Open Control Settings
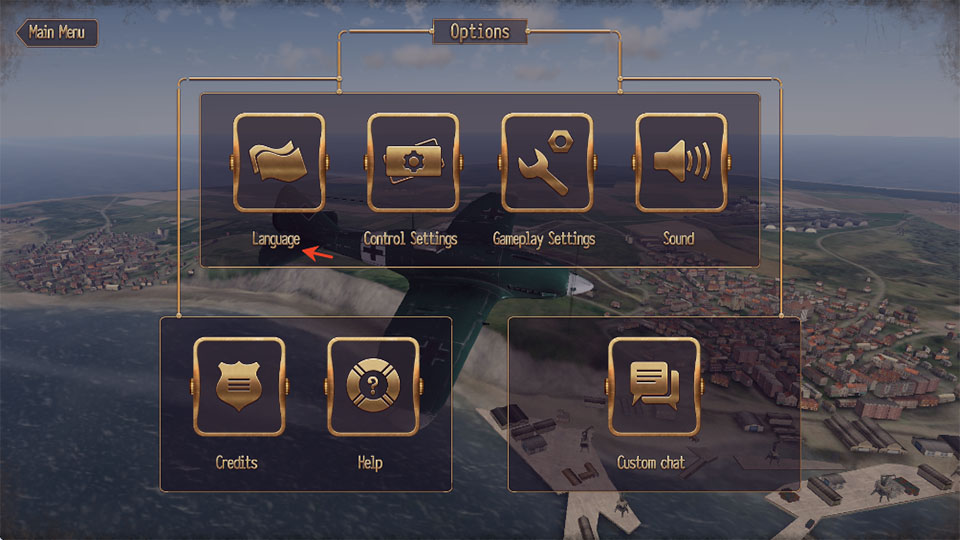Screen dimensions: 960x540 click(x=412, y=162)
